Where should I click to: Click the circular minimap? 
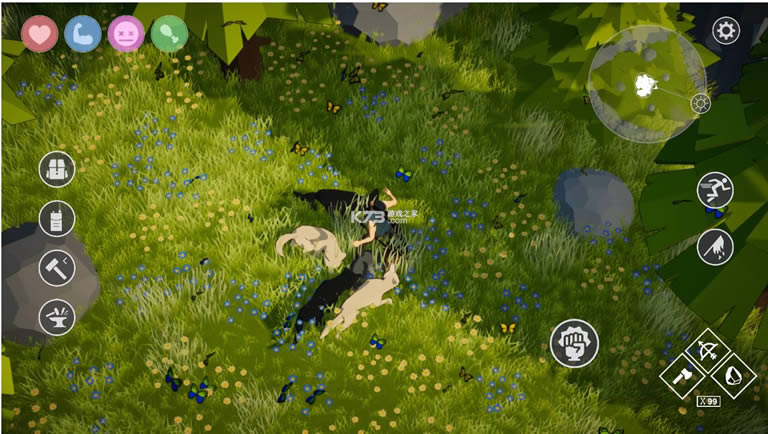646,84
